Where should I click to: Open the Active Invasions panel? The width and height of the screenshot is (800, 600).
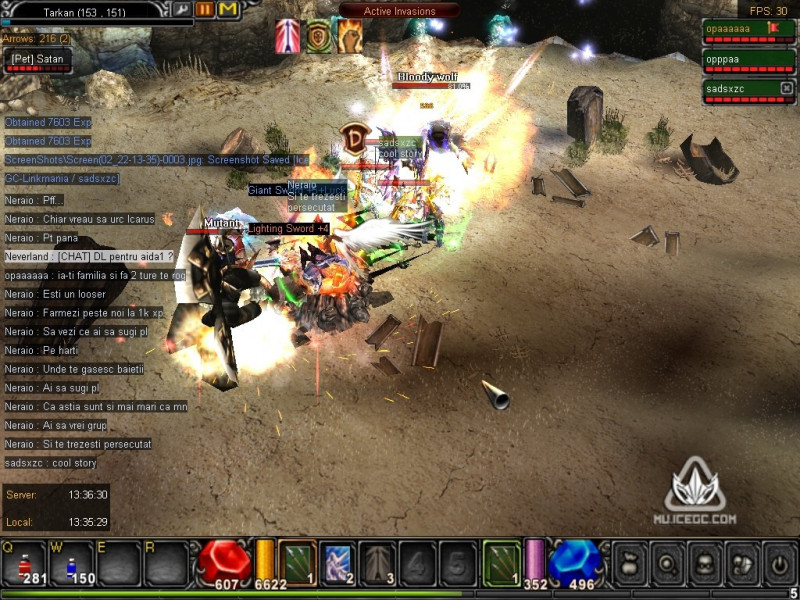coord(399,11)
